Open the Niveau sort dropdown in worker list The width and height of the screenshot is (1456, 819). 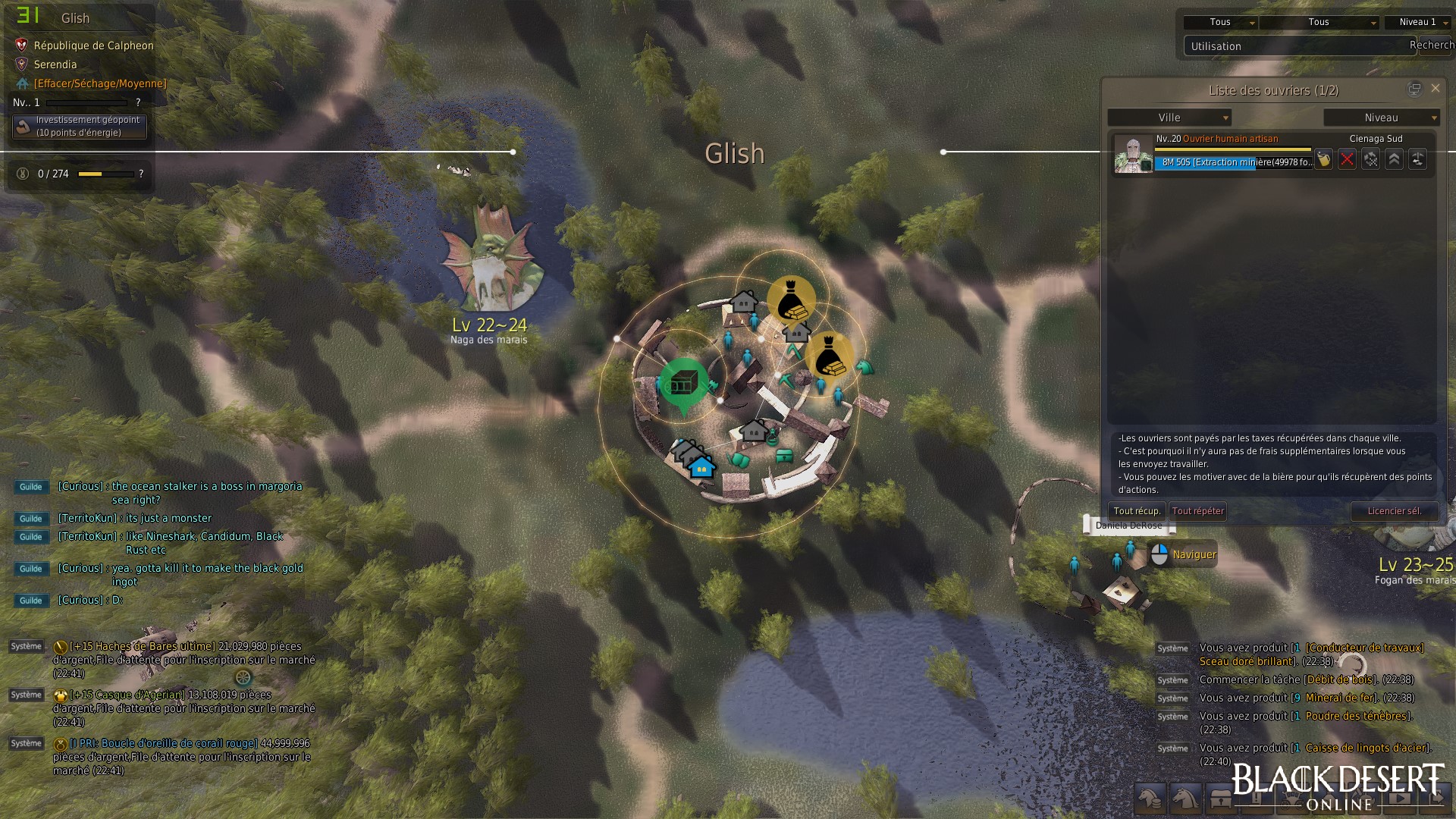click(1381, 118)
